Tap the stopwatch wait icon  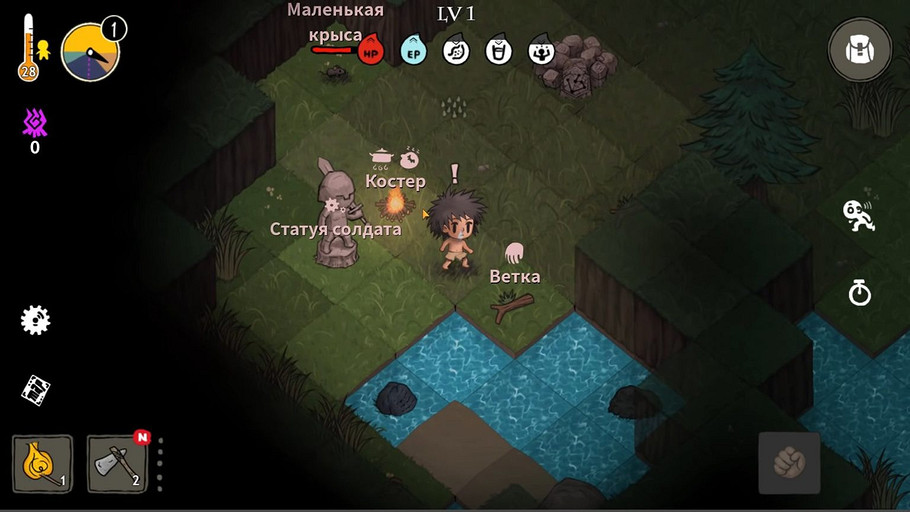(x=859, y=292)
